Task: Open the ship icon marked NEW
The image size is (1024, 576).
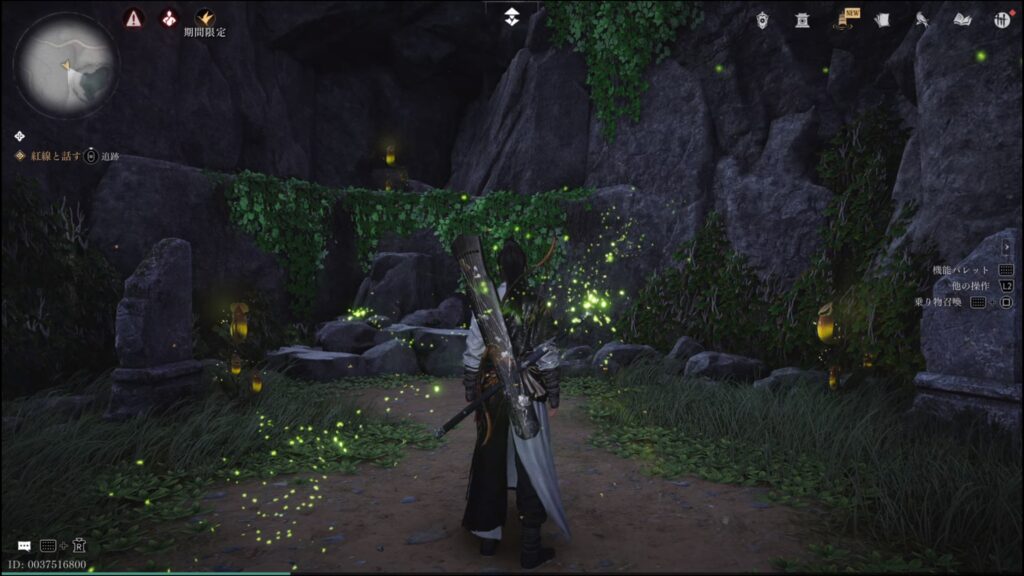Action: click(x=842, y=20)
